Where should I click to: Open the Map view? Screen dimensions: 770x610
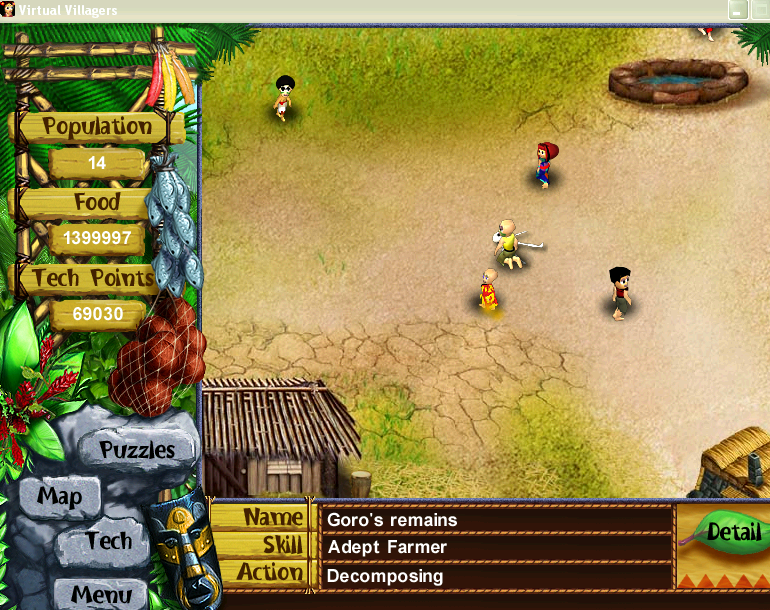[x=60, y=496]
